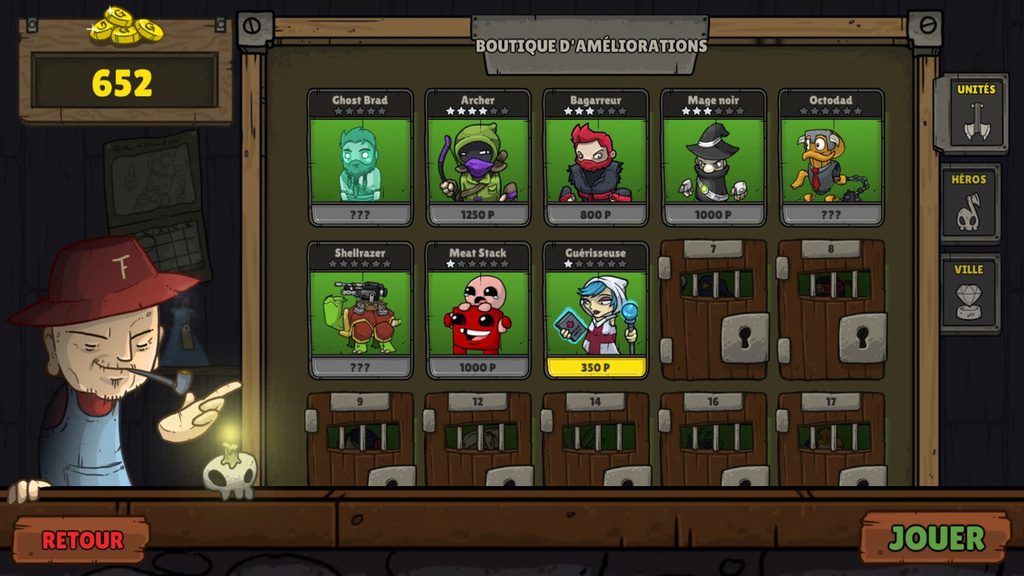Choose the Archer upgrade card
Screen dimensions: 1024x576
click(x=478, y=158)
